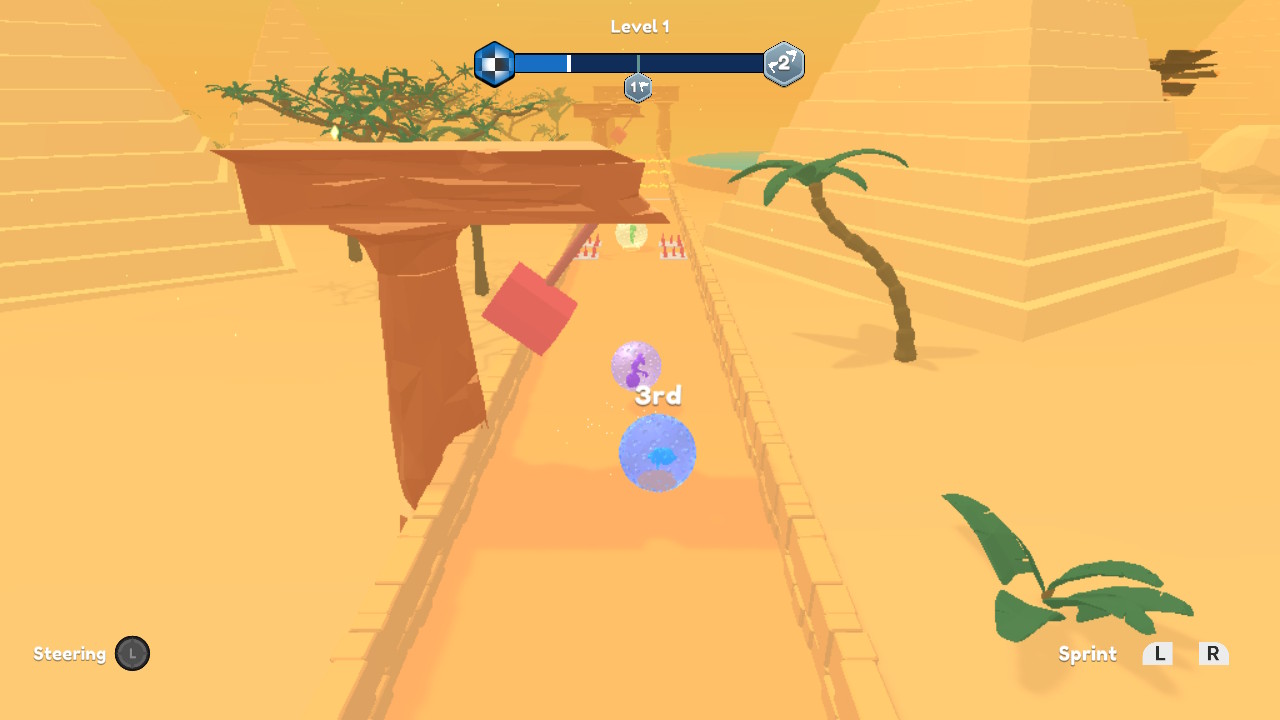Viewport: 1280px width, 720px height.
Task: Click the L stick steering icon
Action: 133,653
